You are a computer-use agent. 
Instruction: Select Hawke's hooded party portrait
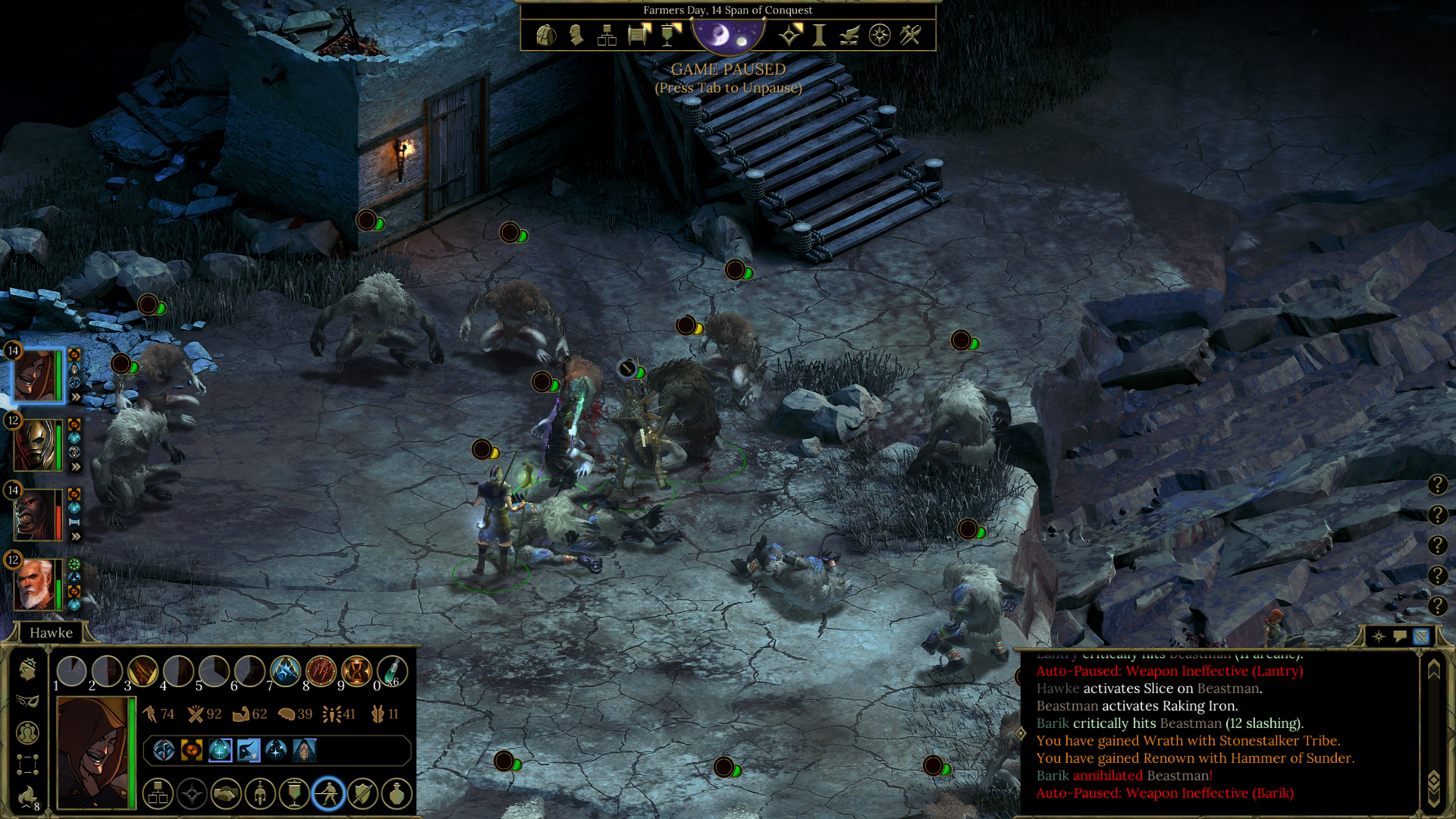[x=36, y=375]
